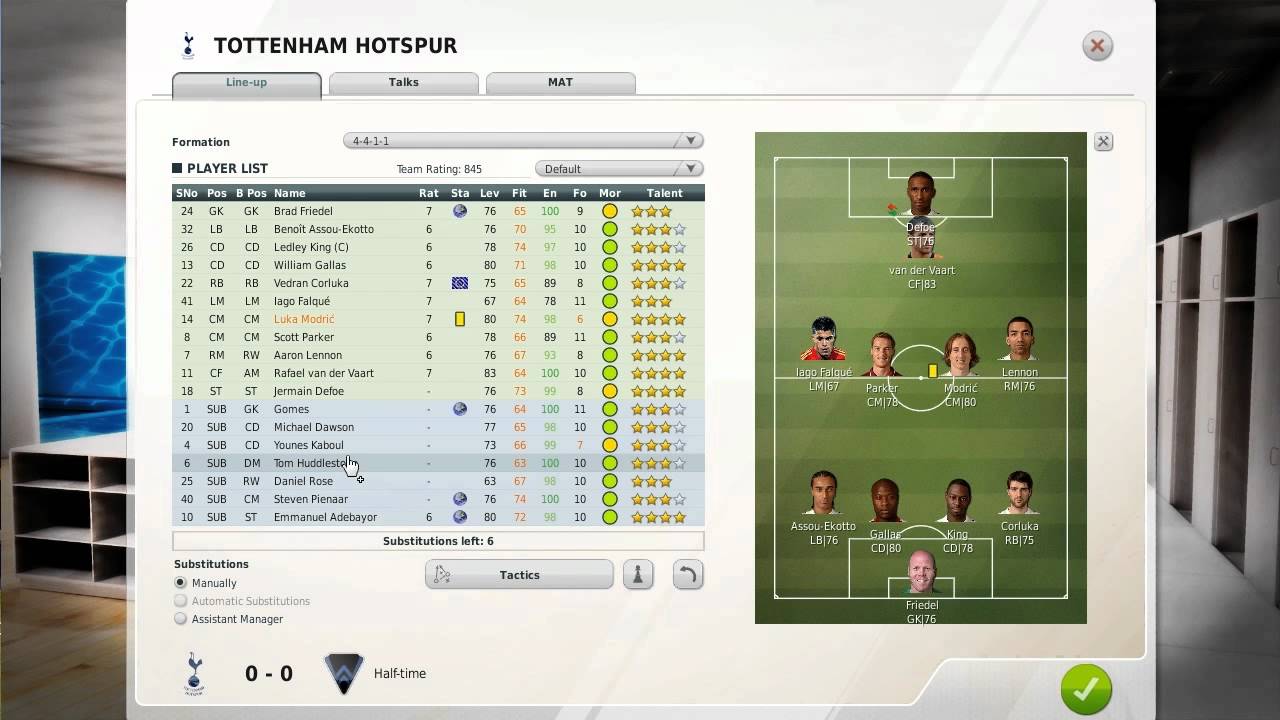Select Rafael van der Vaart's row
This screenshot has height=720, width=1280.
pyautogui.click(x=323, y=373)
